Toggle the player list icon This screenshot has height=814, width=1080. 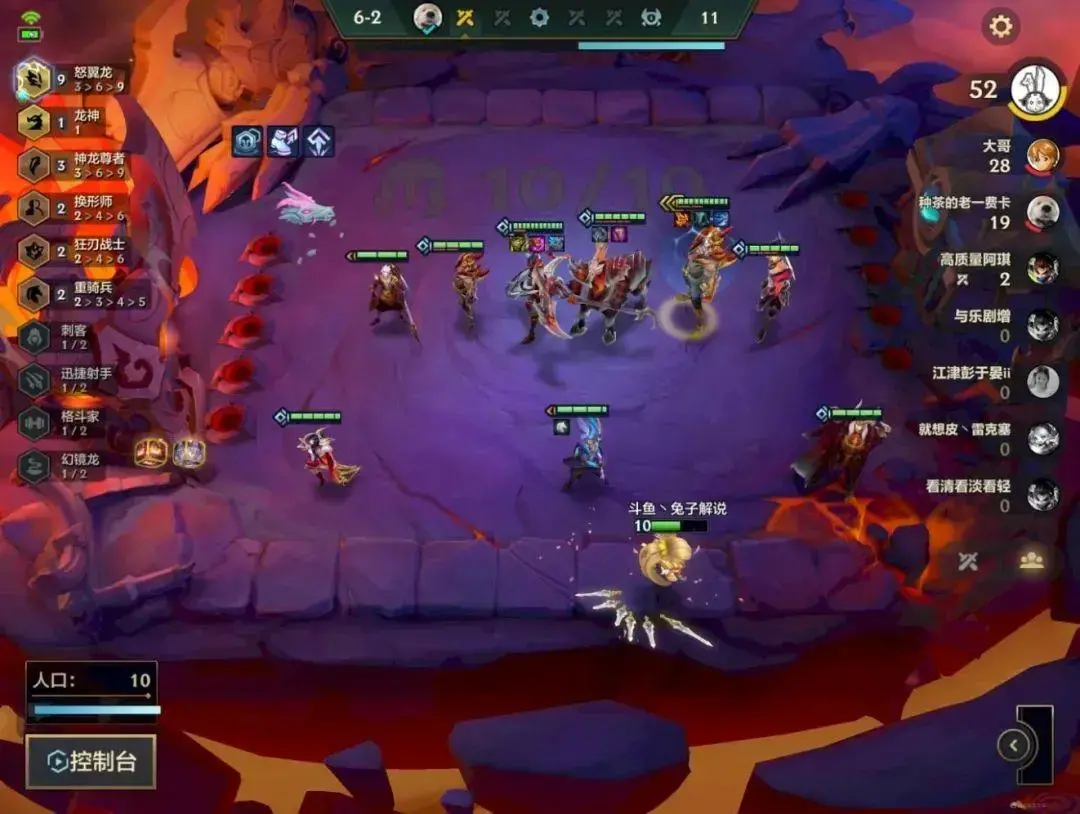coord(1031,561)
